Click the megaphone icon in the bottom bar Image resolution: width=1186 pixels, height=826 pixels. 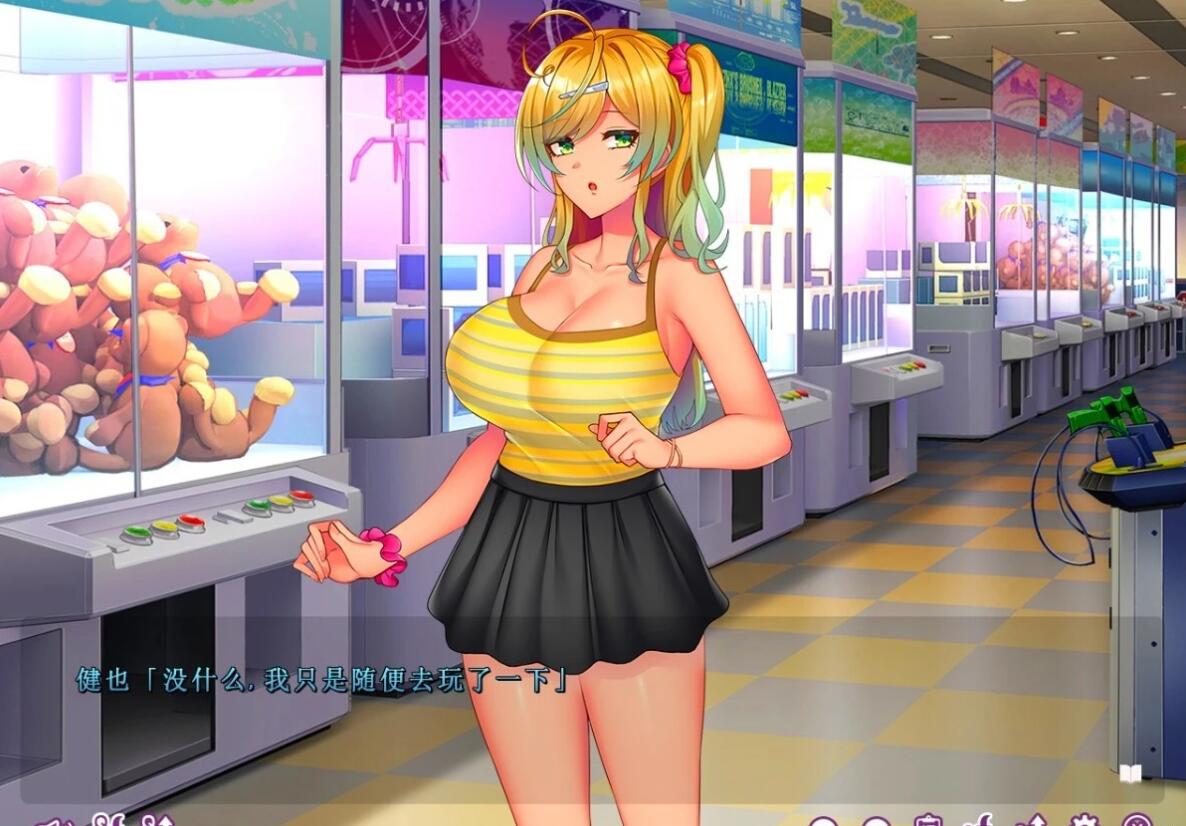tap(52, 822)
